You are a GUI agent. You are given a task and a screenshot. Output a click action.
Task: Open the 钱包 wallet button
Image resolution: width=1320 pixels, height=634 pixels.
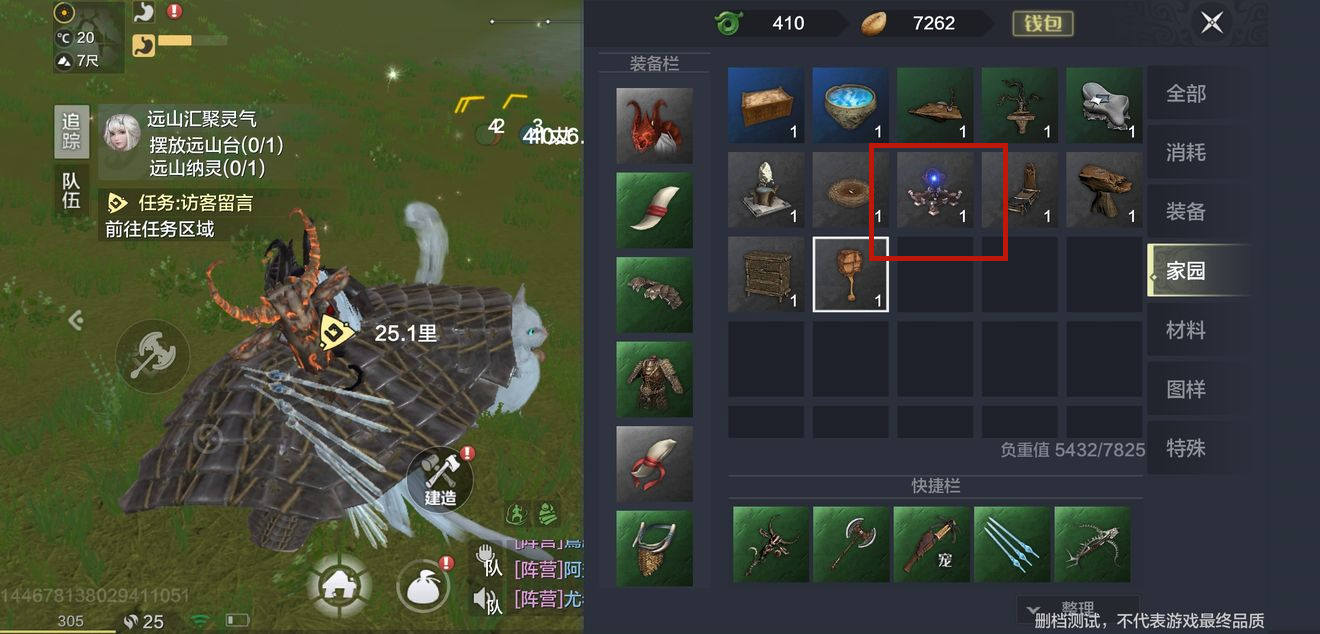(1042, 22)
